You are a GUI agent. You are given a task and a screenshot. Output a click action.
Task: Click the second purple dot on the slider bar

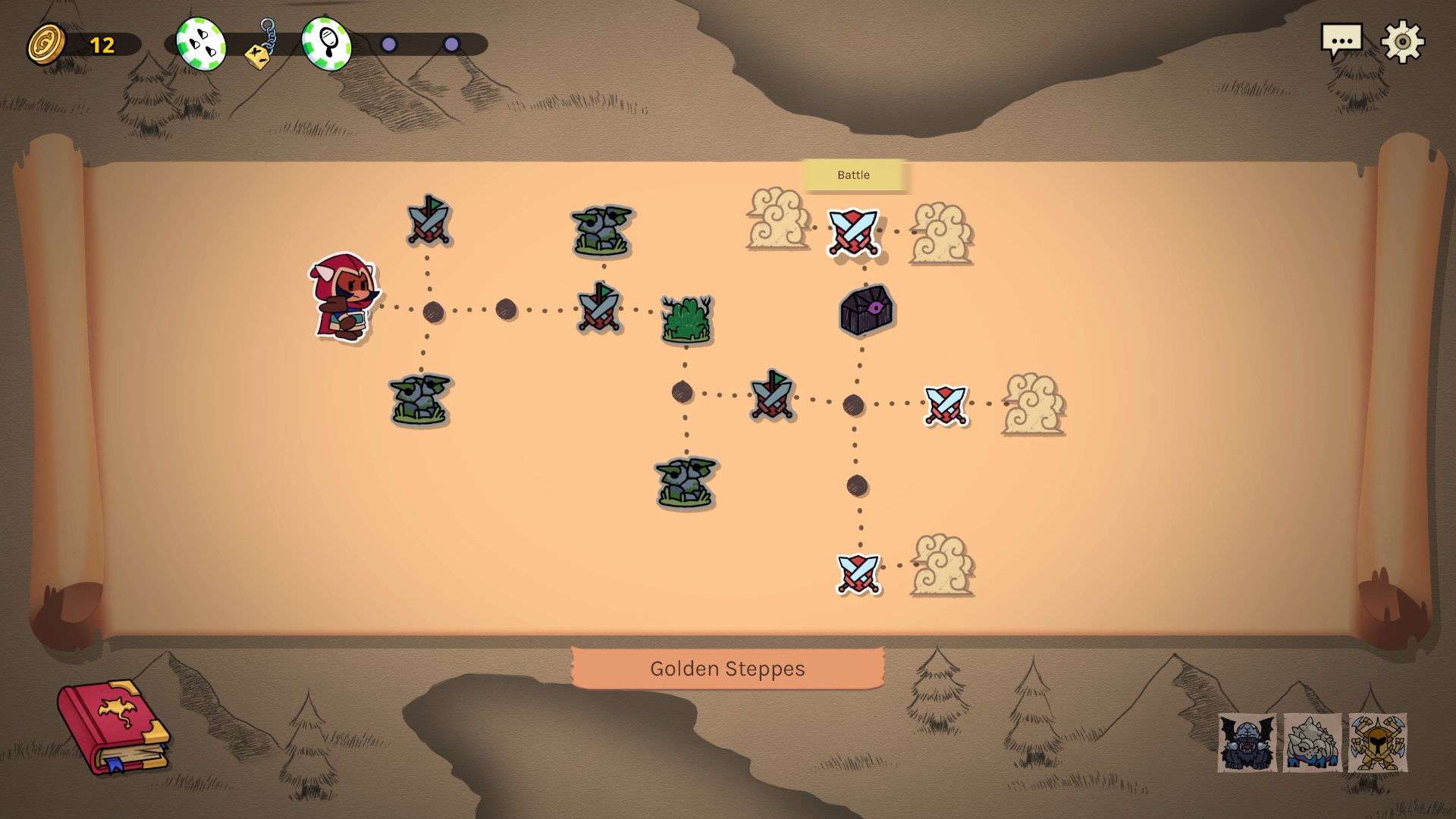[452, 45]
